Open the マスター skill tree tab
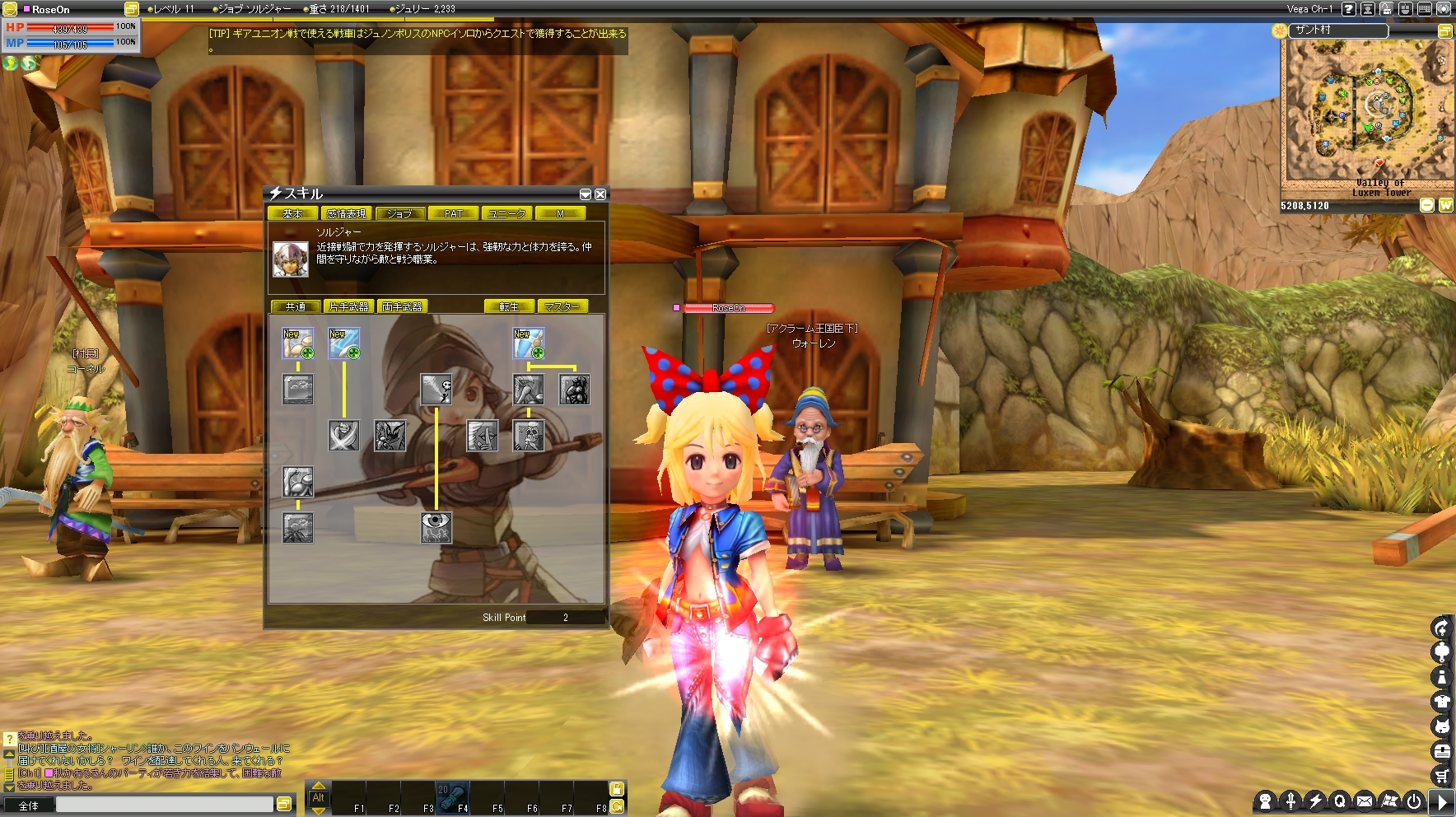The height and width of the screenshot is (817, 1456). pos(562,306)
